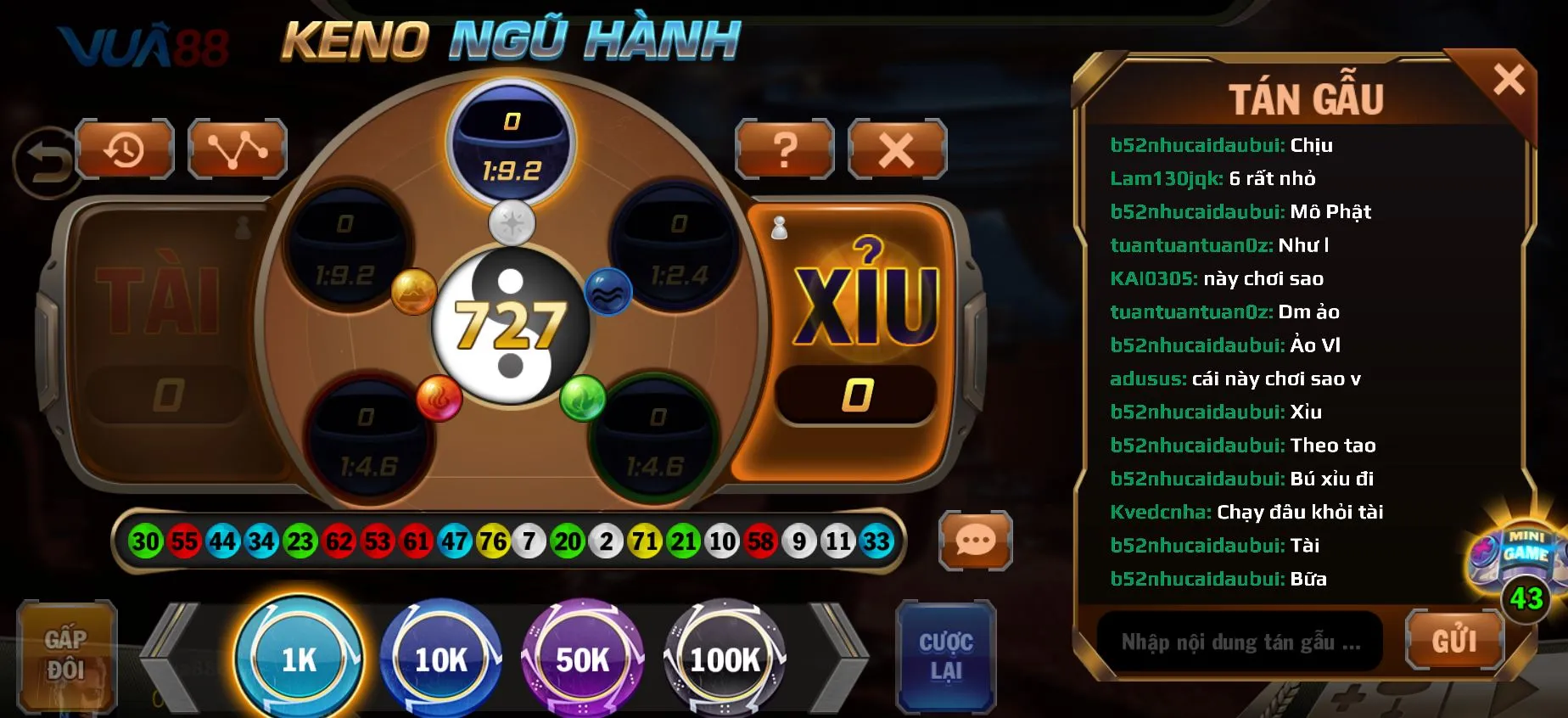Open the bet history clock button

[x=125, y=150]
